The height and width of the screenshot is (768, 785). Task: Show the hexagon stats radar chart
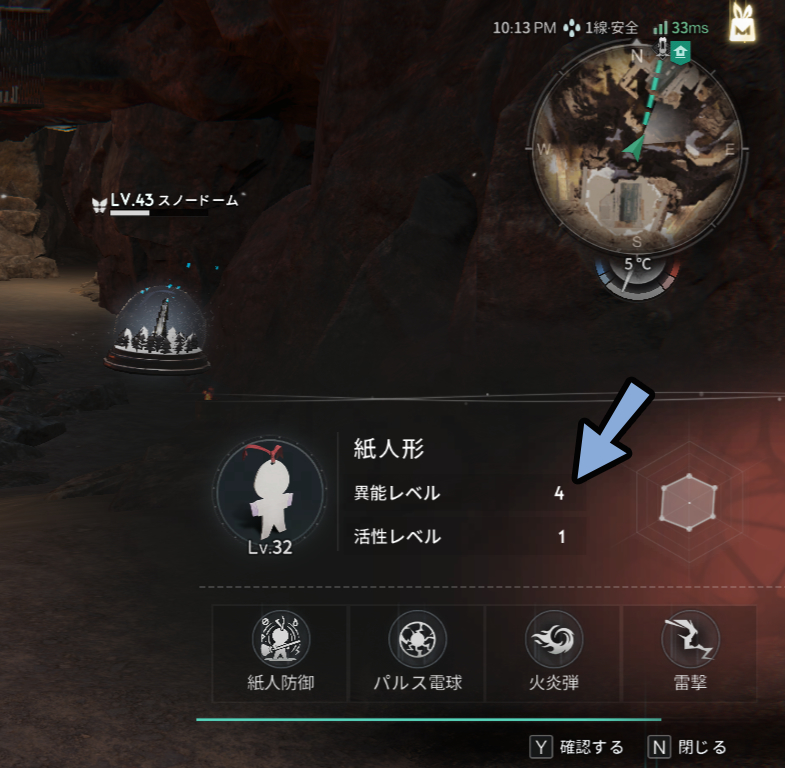688,499
